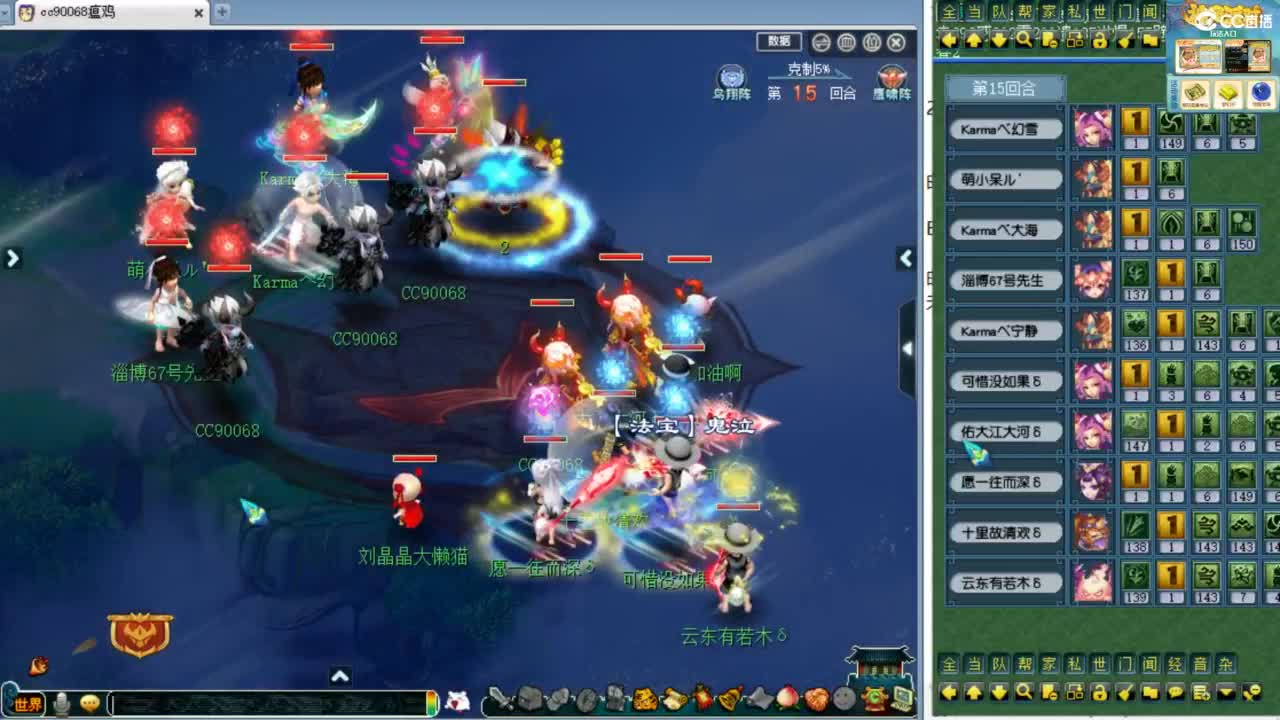The width and height of the screenshot is (1280, 720).
Task: Select the sword attack icon in bottom toolbar
Action: point(504,700)
